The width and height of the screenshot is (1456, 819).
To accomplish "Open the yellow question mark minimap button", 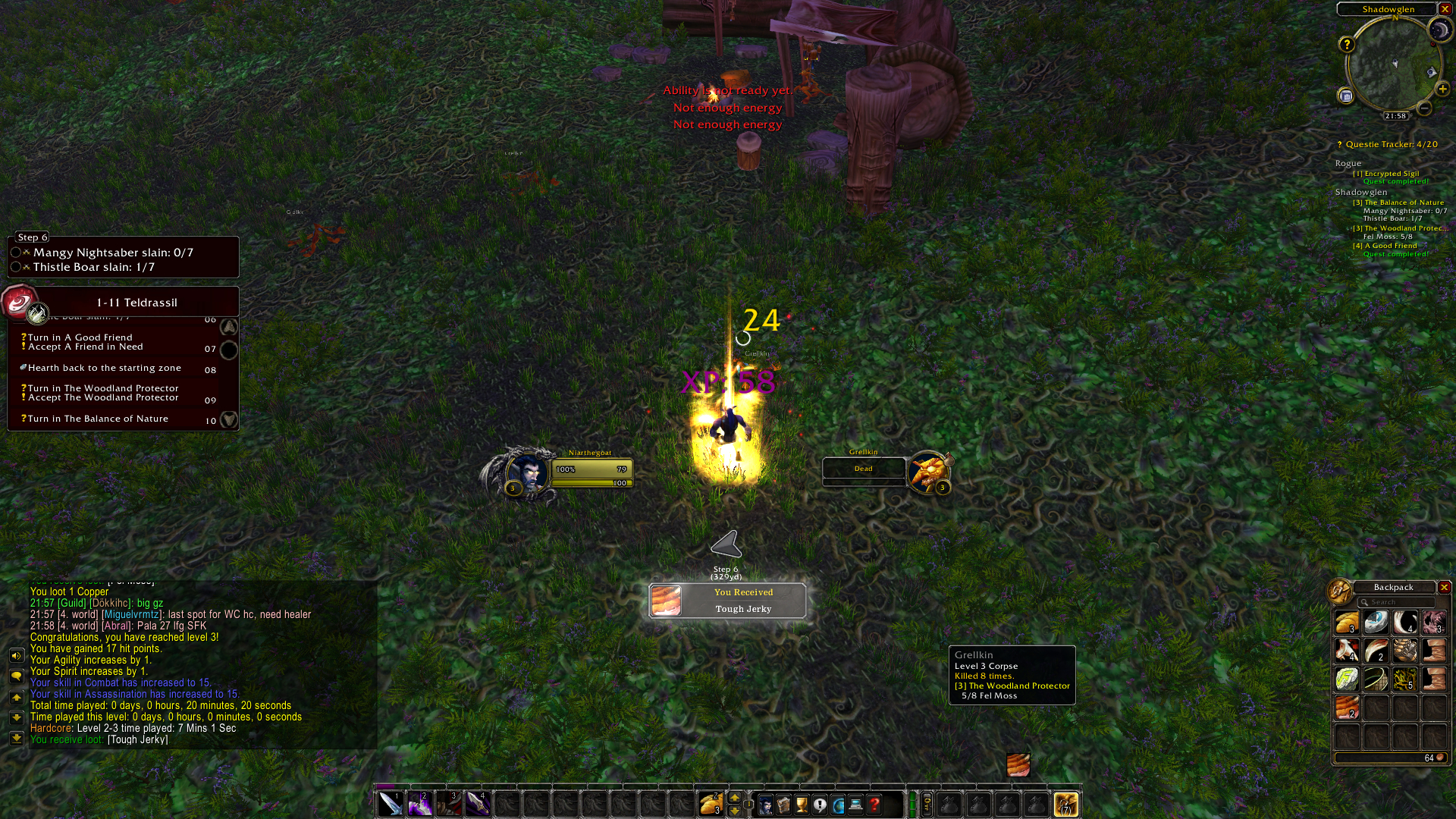I will pyautogui.click(x=1346, y=45).
